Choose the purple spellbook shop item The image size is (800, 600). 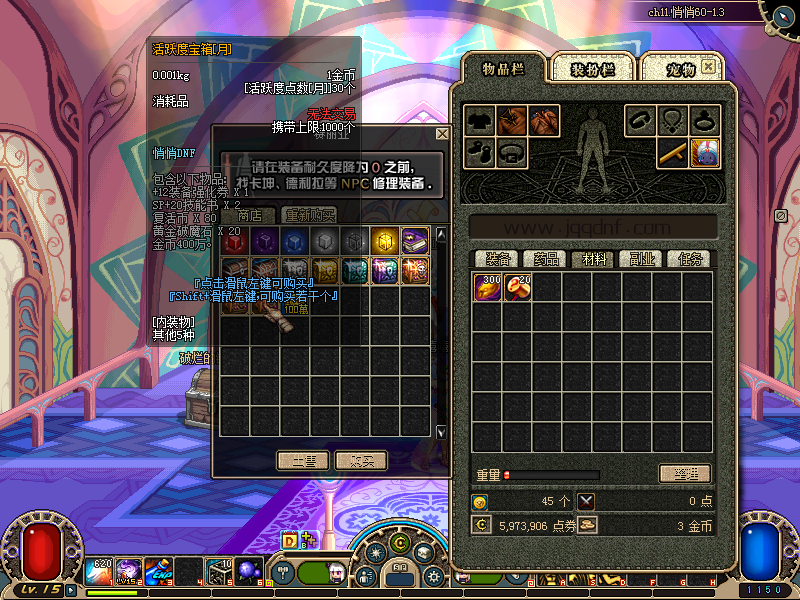coord(415,241)
